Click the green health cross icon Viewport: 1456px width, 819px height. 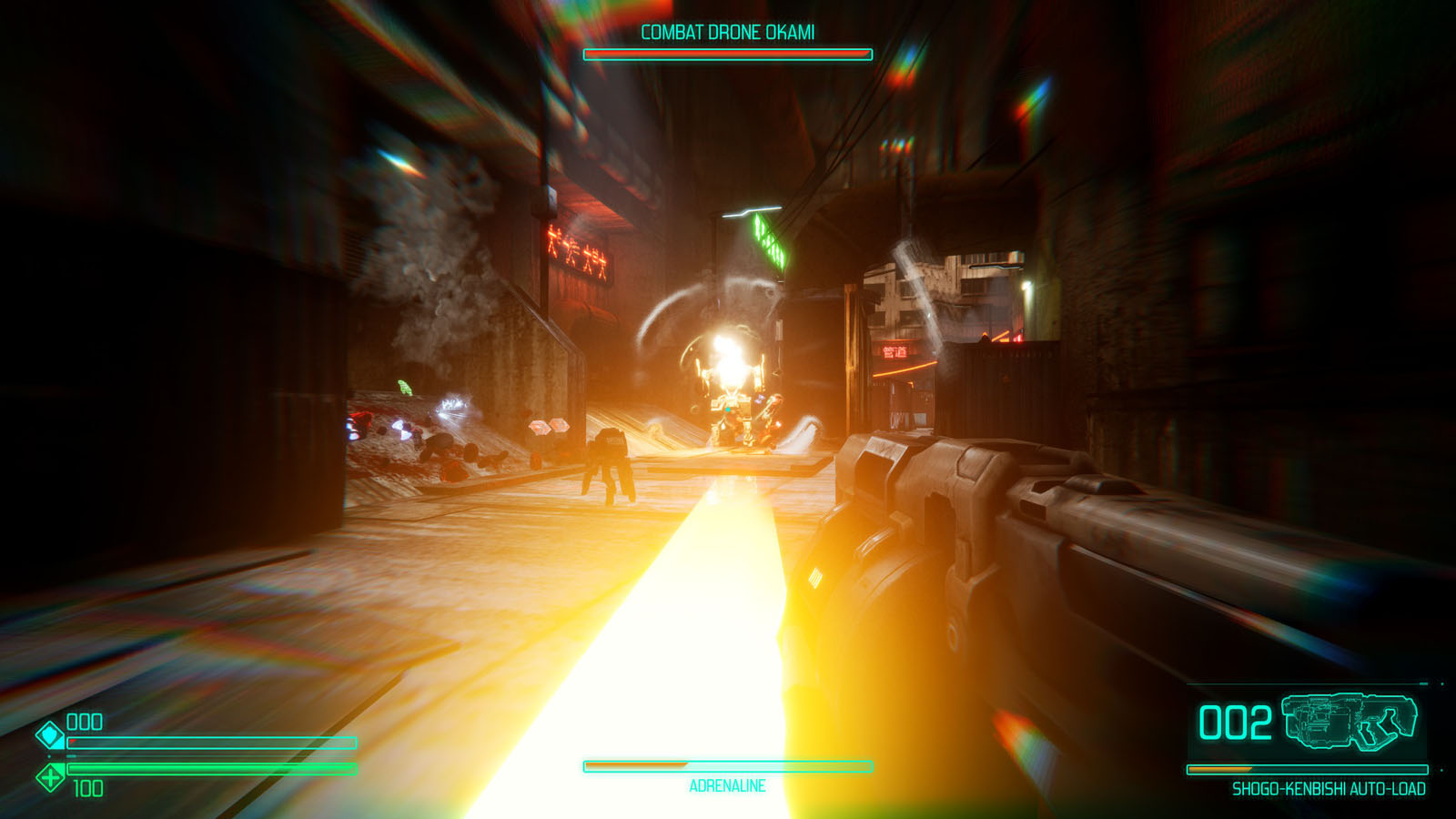50,777
